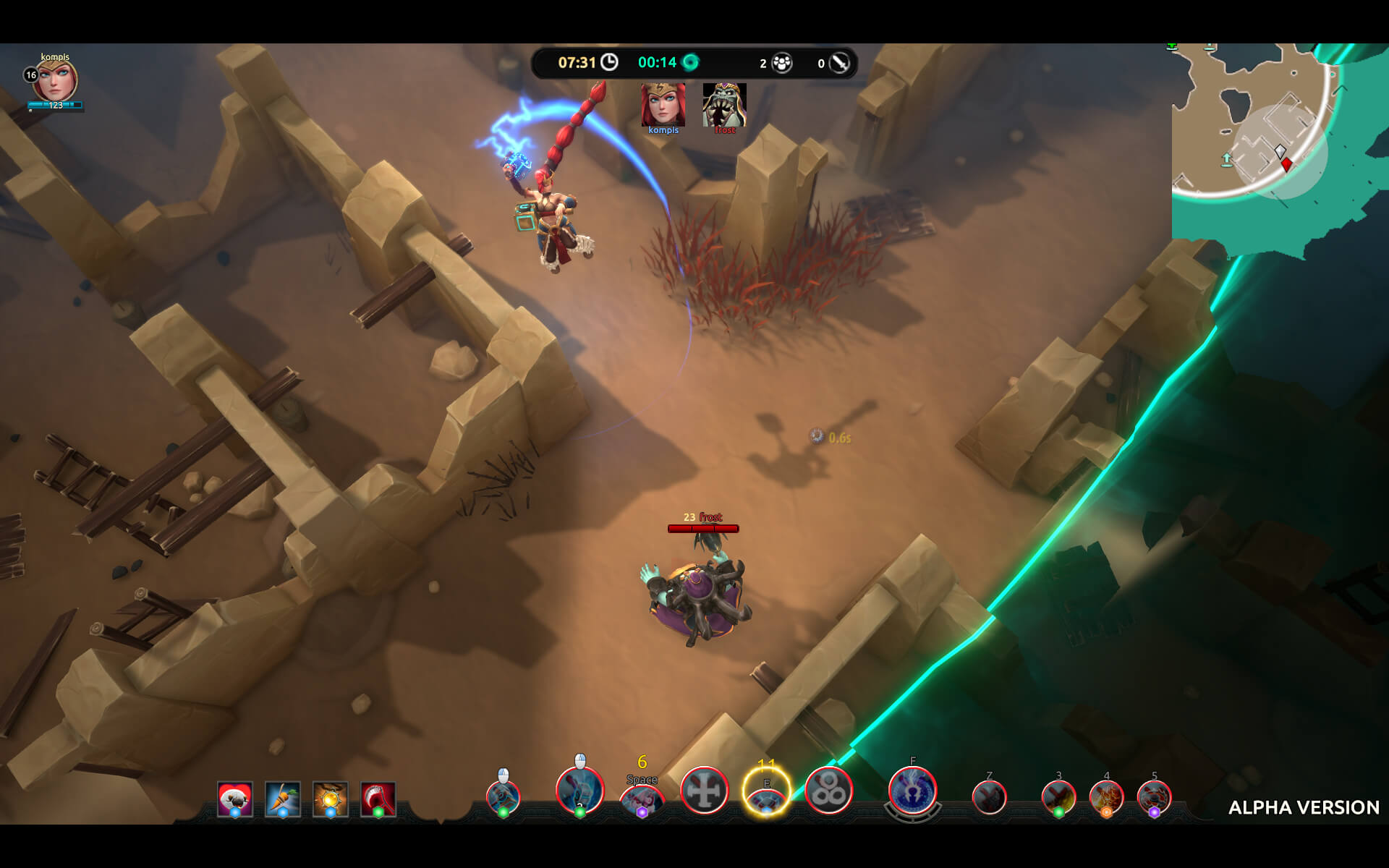Trigger the large hammer strike ability

(579, 791)
